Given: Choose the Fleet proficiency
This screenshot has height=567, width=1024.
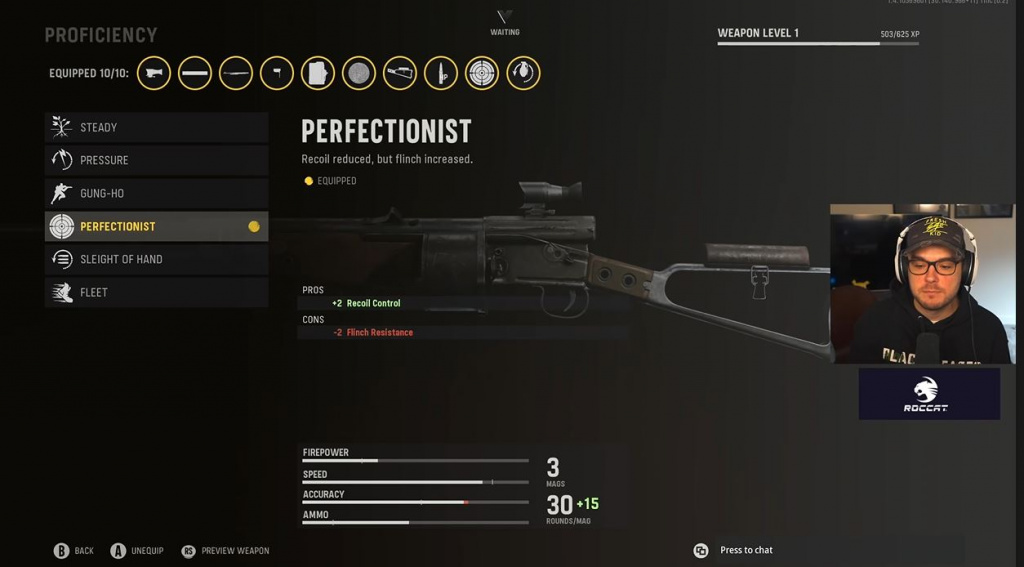Looking at the screenshot, I should pyautogui.click(x=156, y=292).
